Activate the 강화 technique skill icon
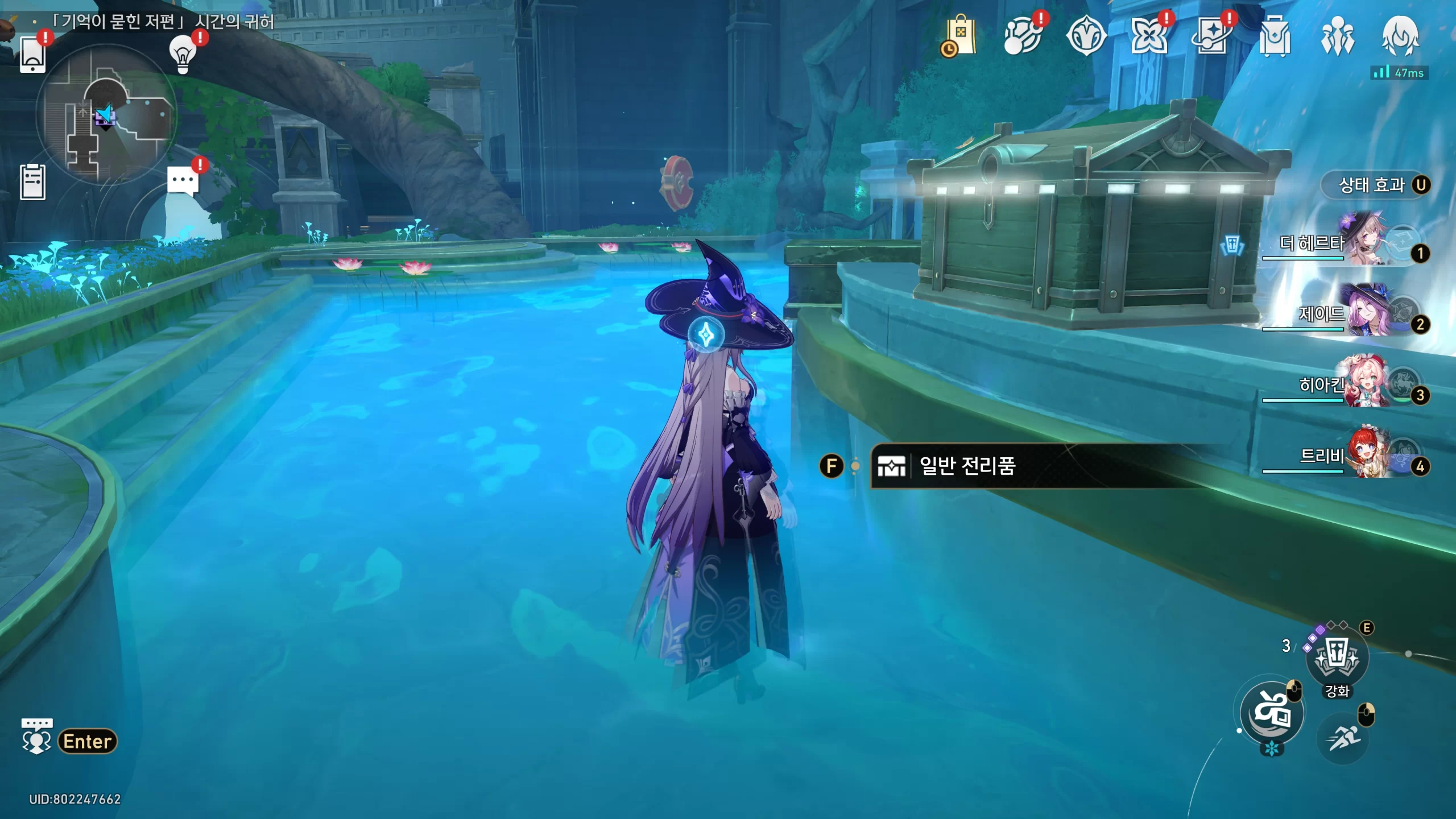This screenshot has height=819, width=1456. (x=1337, y=659)
